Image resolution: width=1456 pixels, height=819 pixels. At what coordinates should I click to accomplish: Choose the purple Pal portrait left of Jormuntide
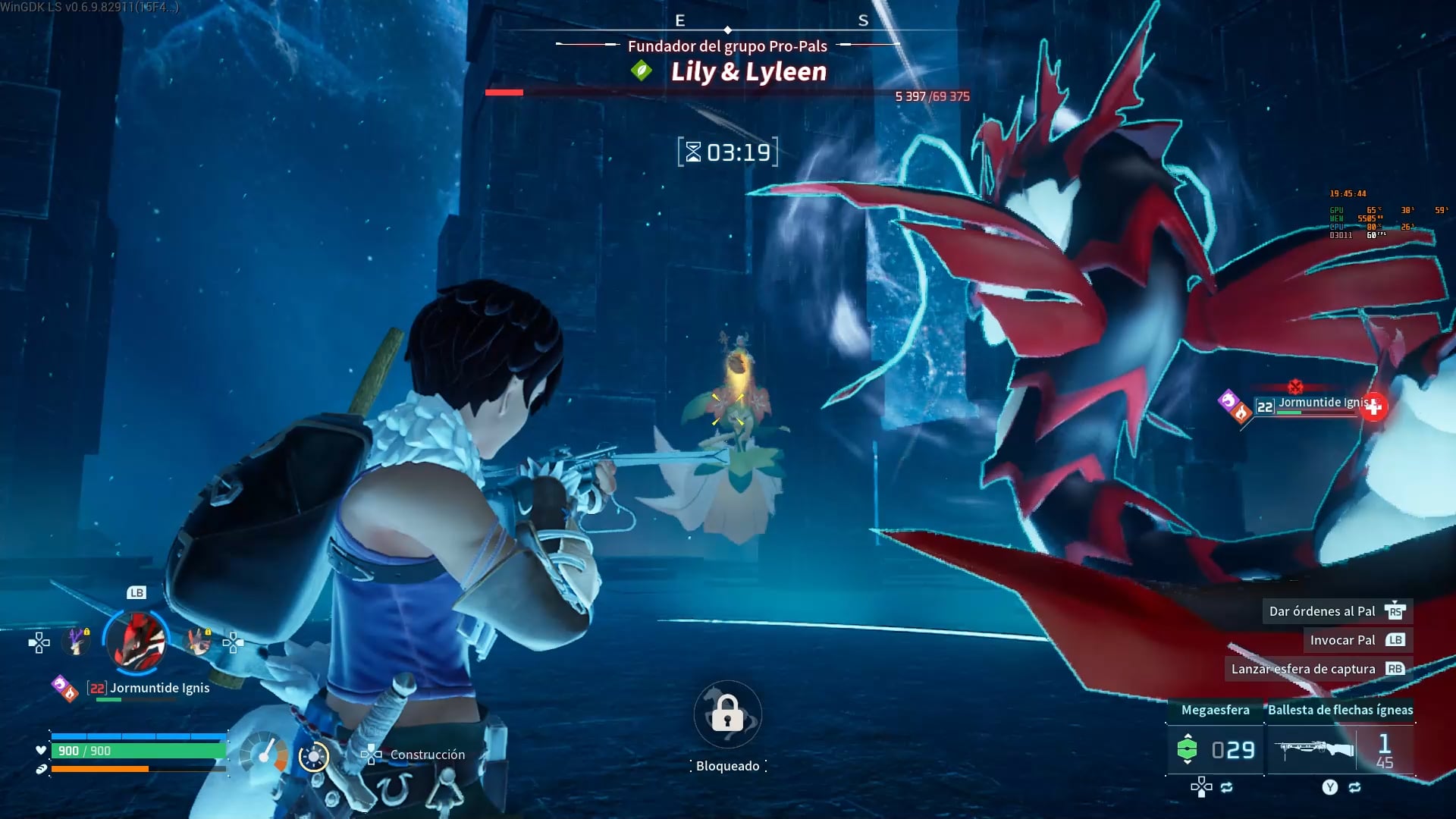[x=77, y=642]
